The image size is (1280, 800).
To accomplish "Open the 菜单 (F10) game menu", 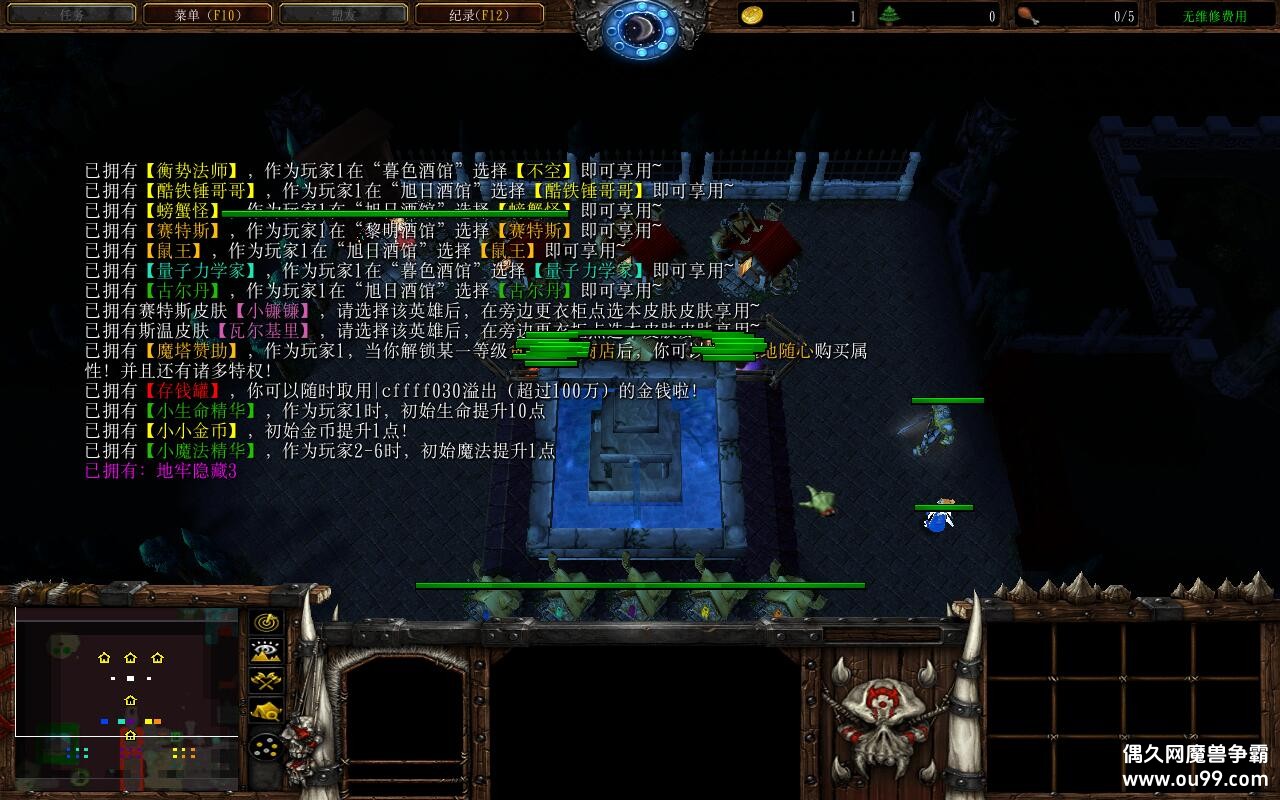I will point(208,14).
